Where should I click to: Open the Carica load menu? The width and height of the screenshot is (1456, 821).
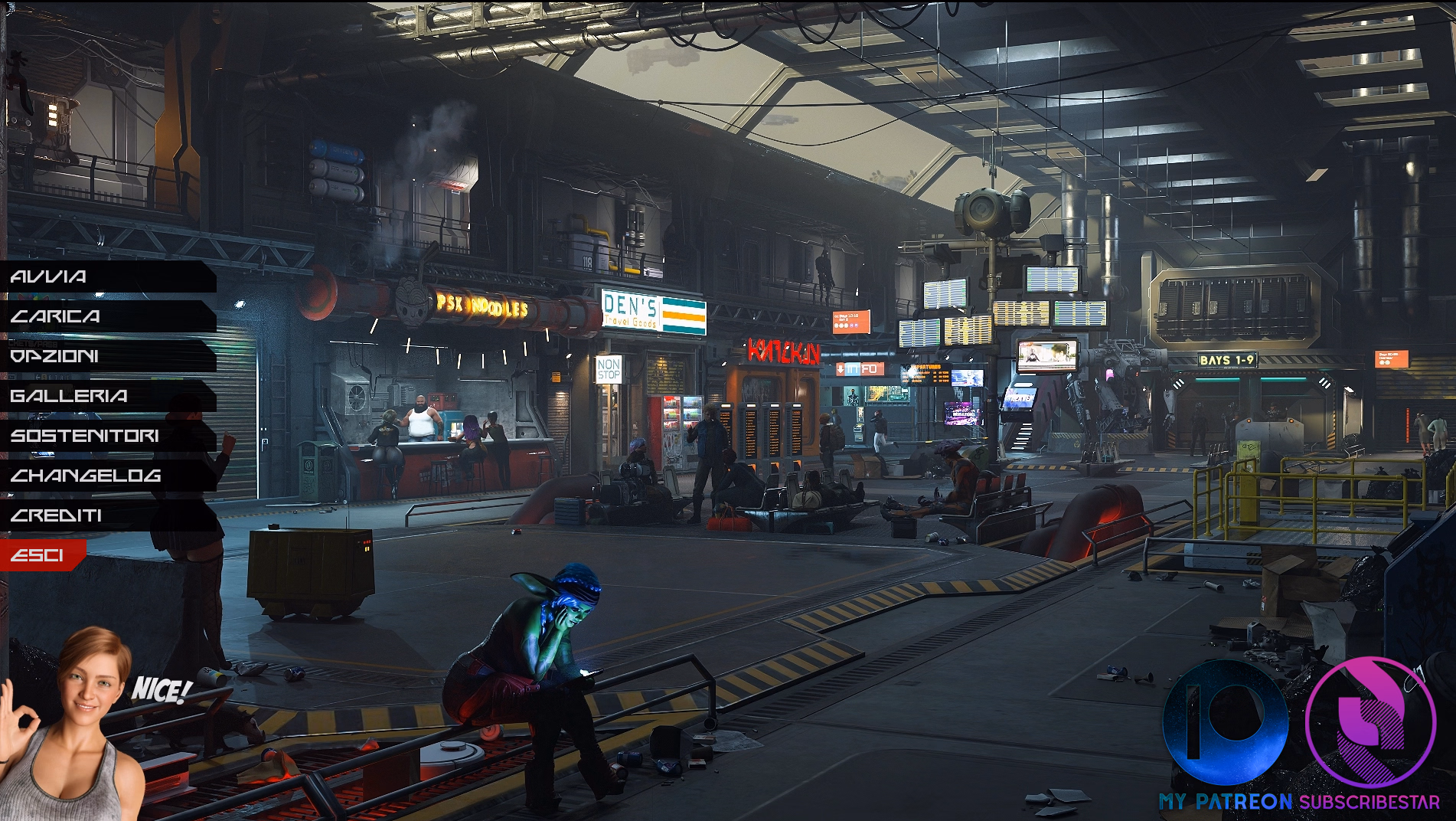click(x=56, y=316)
